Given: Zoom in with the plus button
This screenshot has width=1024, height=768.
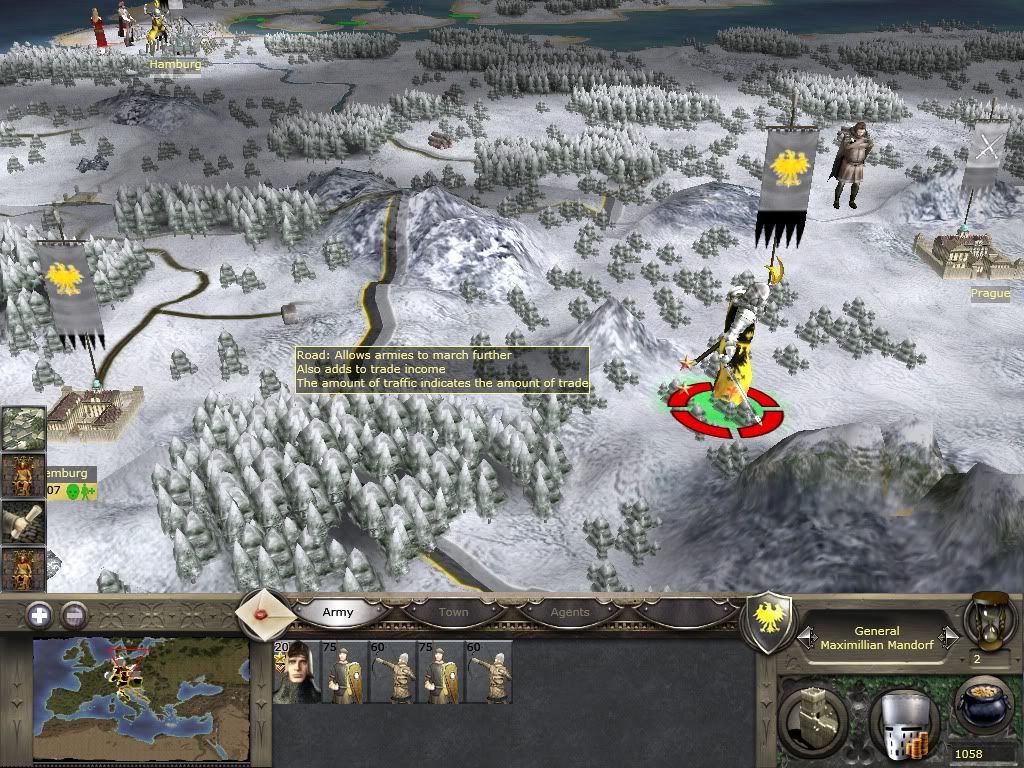Looking at the screenshot, I should pos(39,615).
